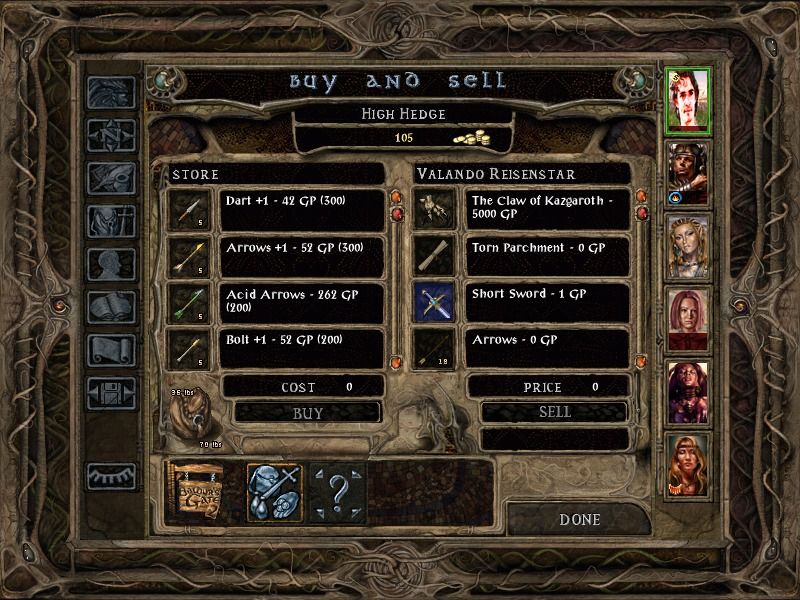Sell the selected inventory items

click(555, 412)
